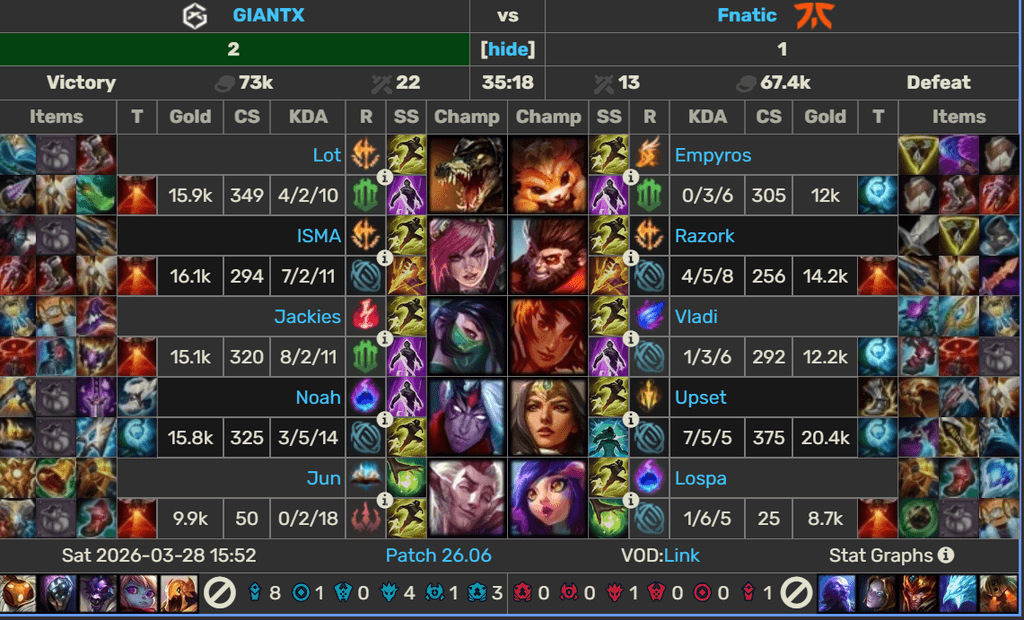1024x620 pixels.
Task: Click the hide toggle link
Action: (508, 49)
